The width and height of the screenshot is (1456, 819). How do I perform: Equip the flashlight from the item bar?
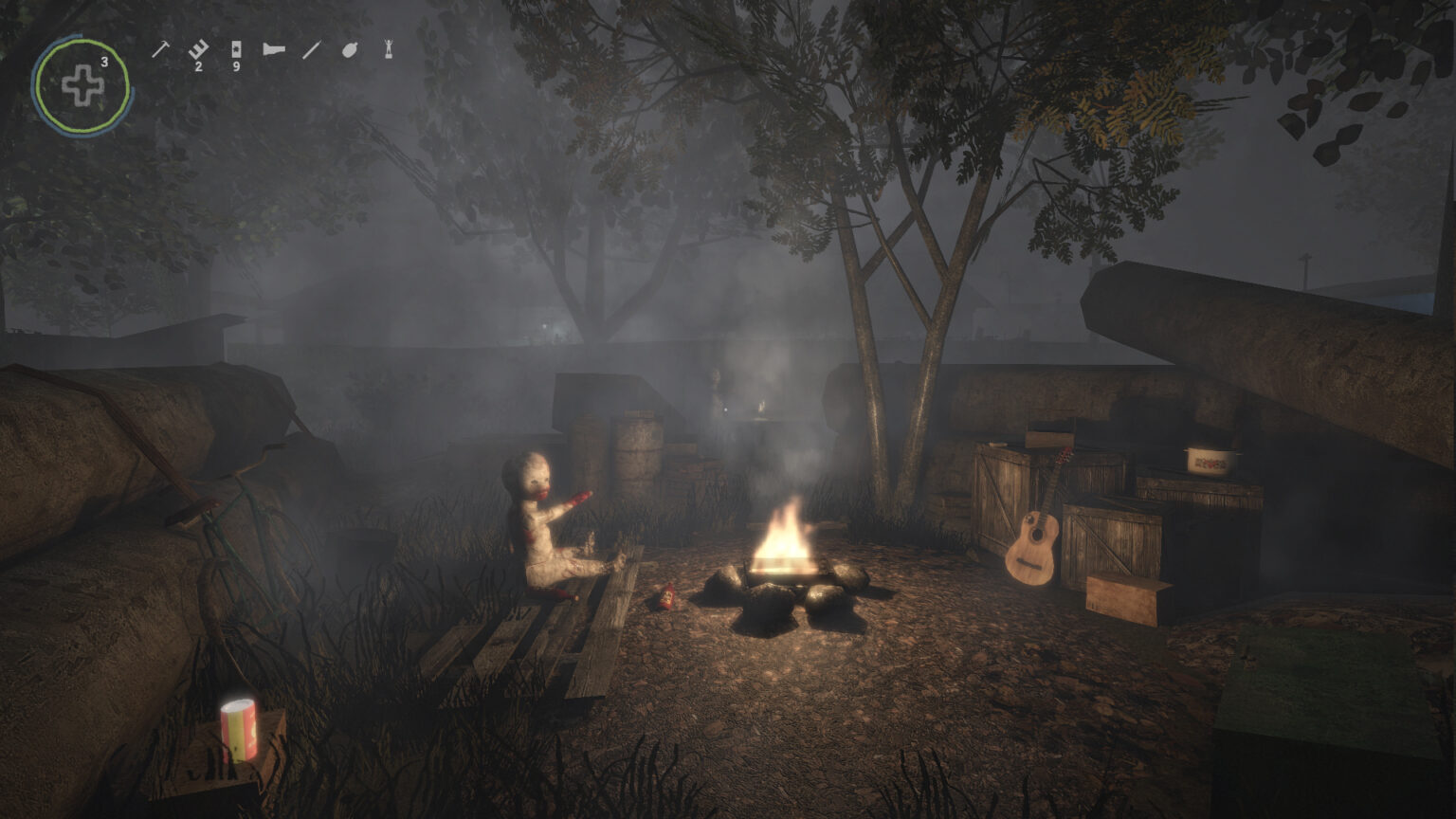pos(274,49)
